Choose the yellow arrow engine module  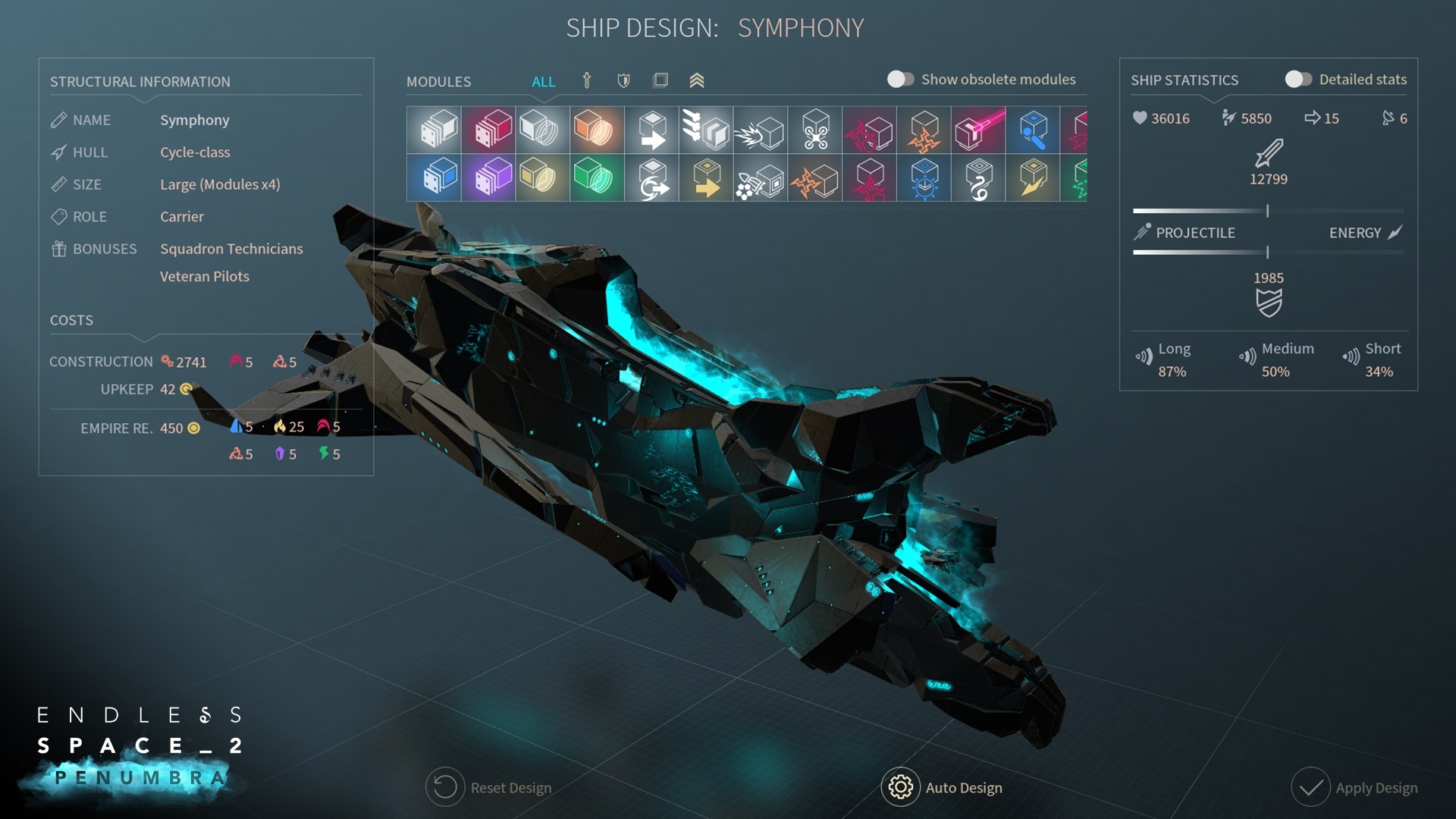[706, 177]
